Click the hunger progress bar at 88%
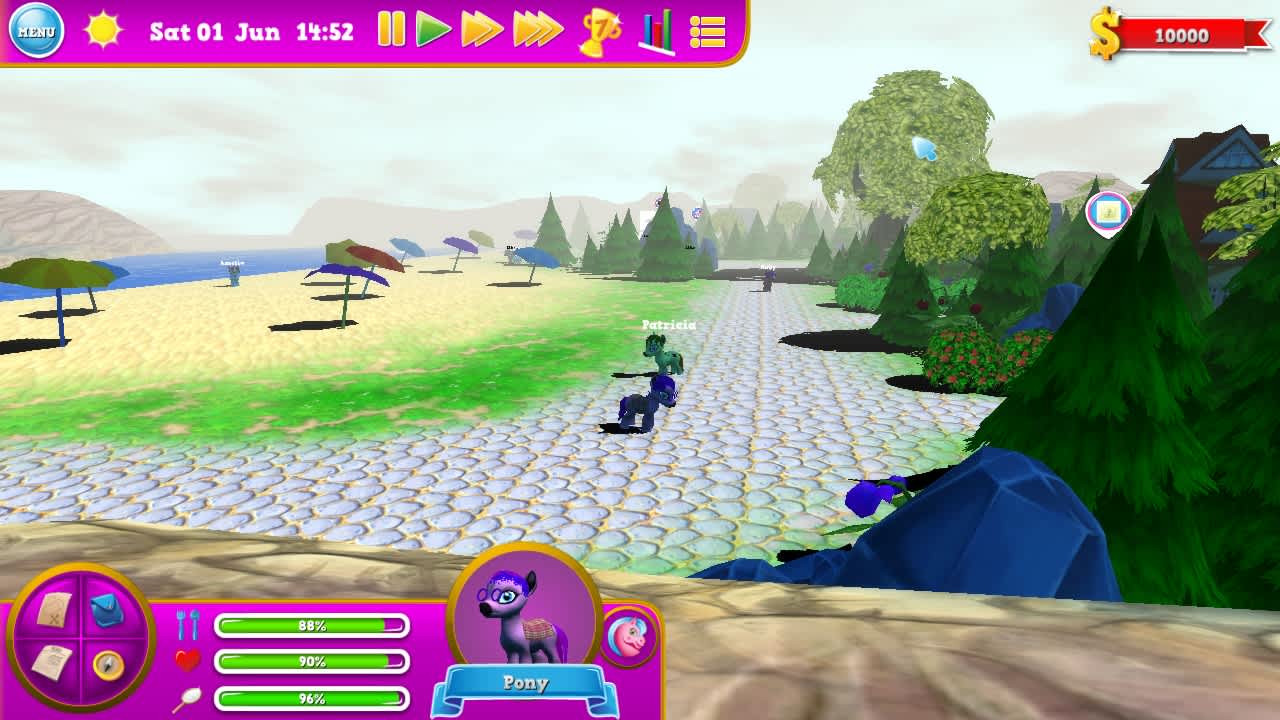Image resolution: width=1280 pixels, height=720 pixels. click(x=310, y=623)
